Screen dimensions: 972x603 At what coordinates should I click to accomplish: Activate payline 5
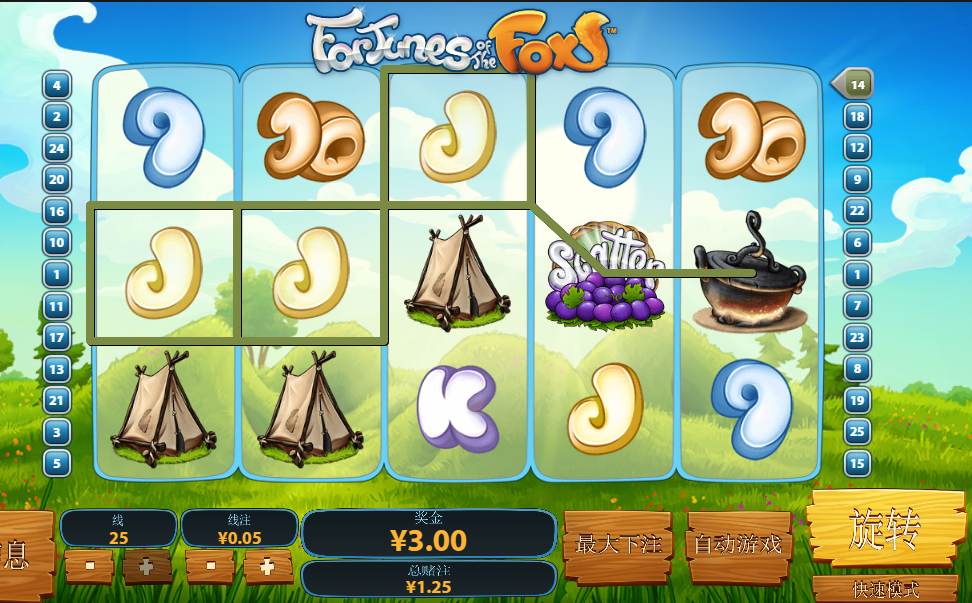(57, 463)
